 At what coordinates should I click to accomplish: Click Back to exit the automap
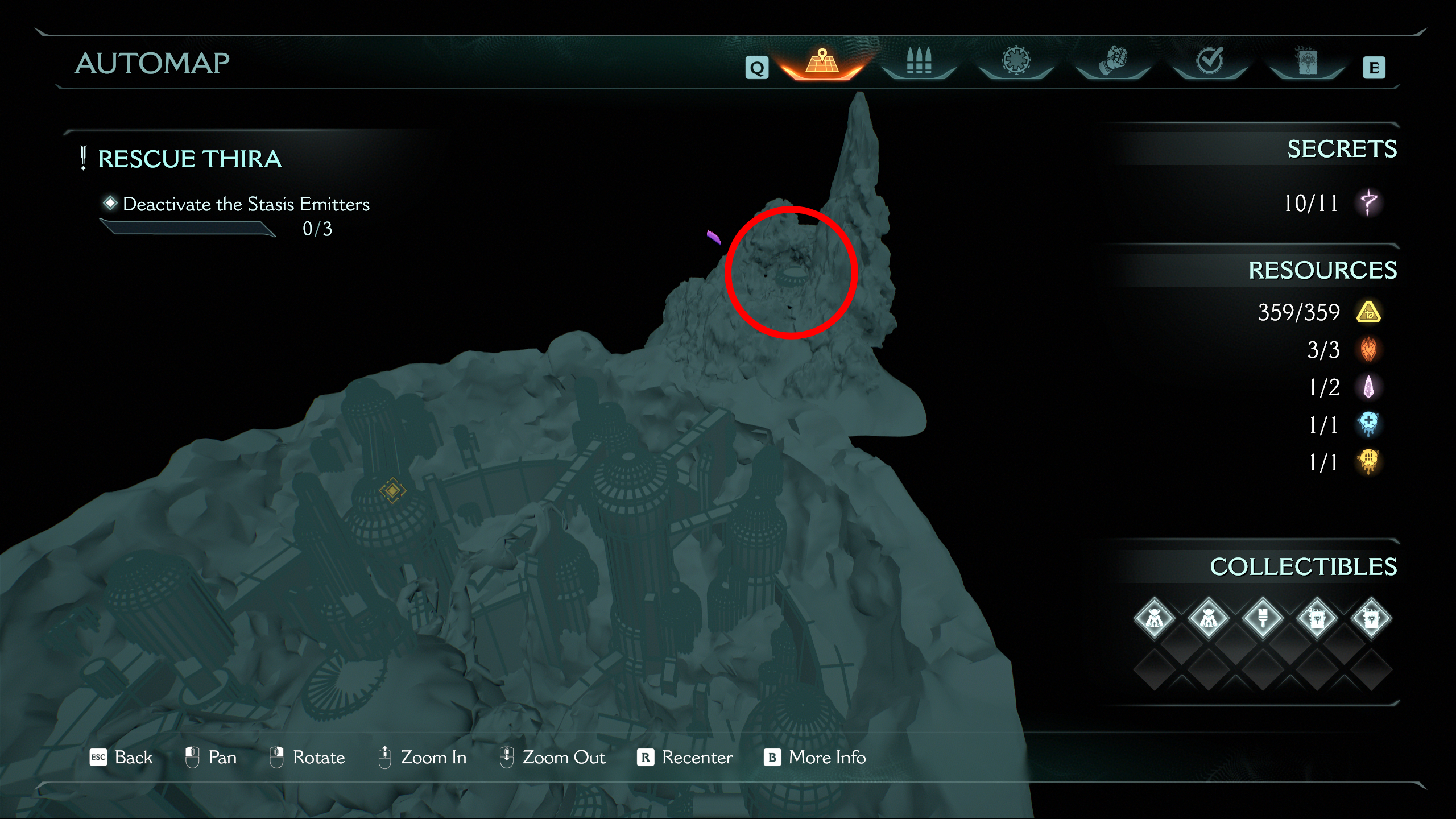[x=122, y=757]
